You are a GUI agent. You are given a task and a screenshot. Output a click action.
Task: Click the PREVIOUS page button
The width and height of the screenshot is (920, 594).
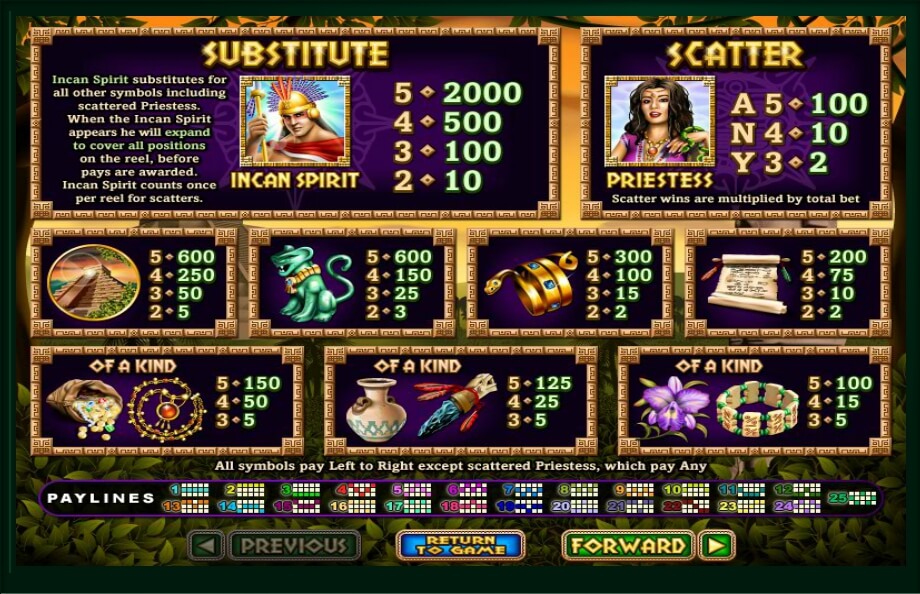(x=295, y=545)
